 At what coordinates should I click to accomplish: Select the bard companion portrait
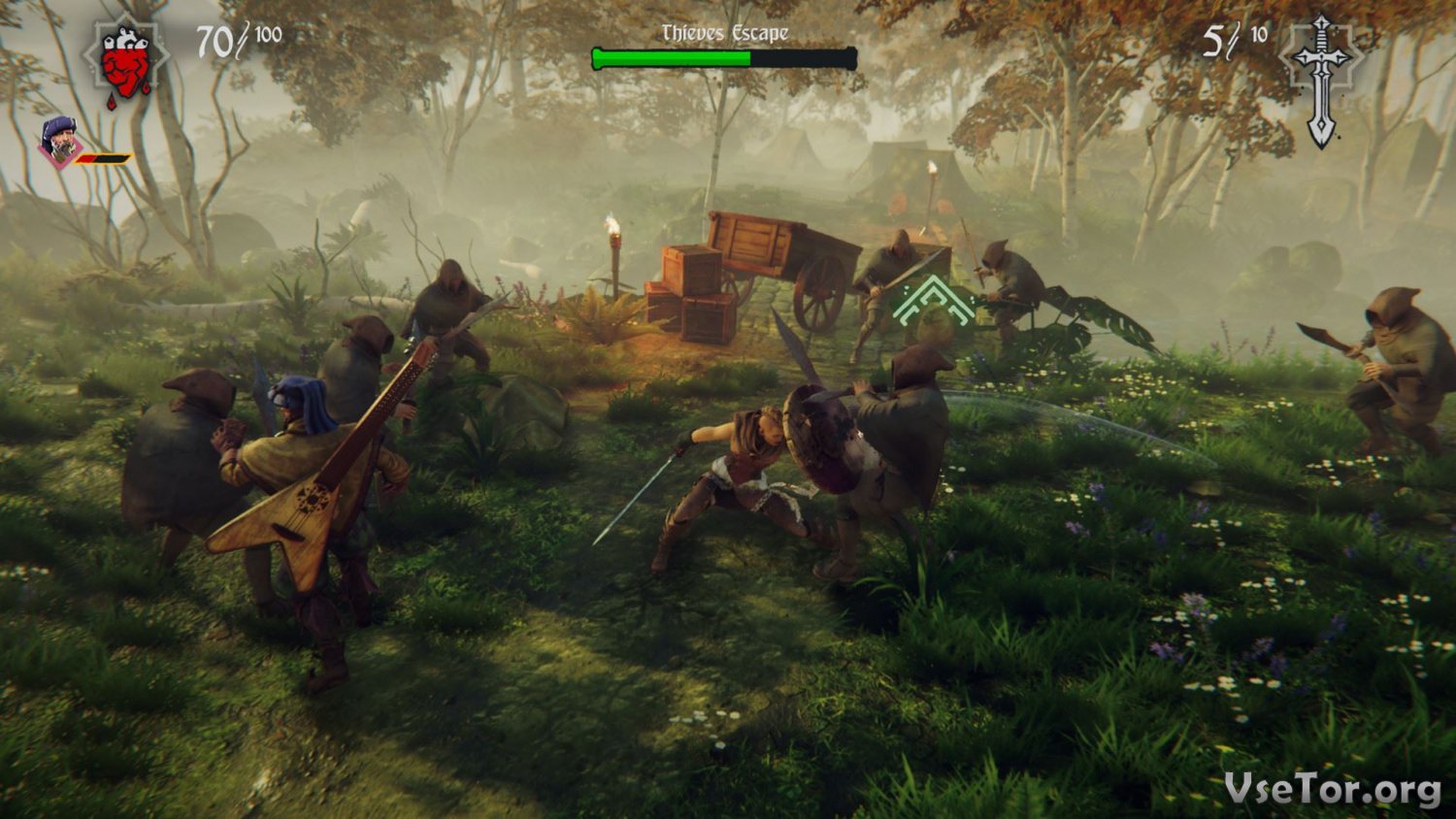tap(62, 143)
